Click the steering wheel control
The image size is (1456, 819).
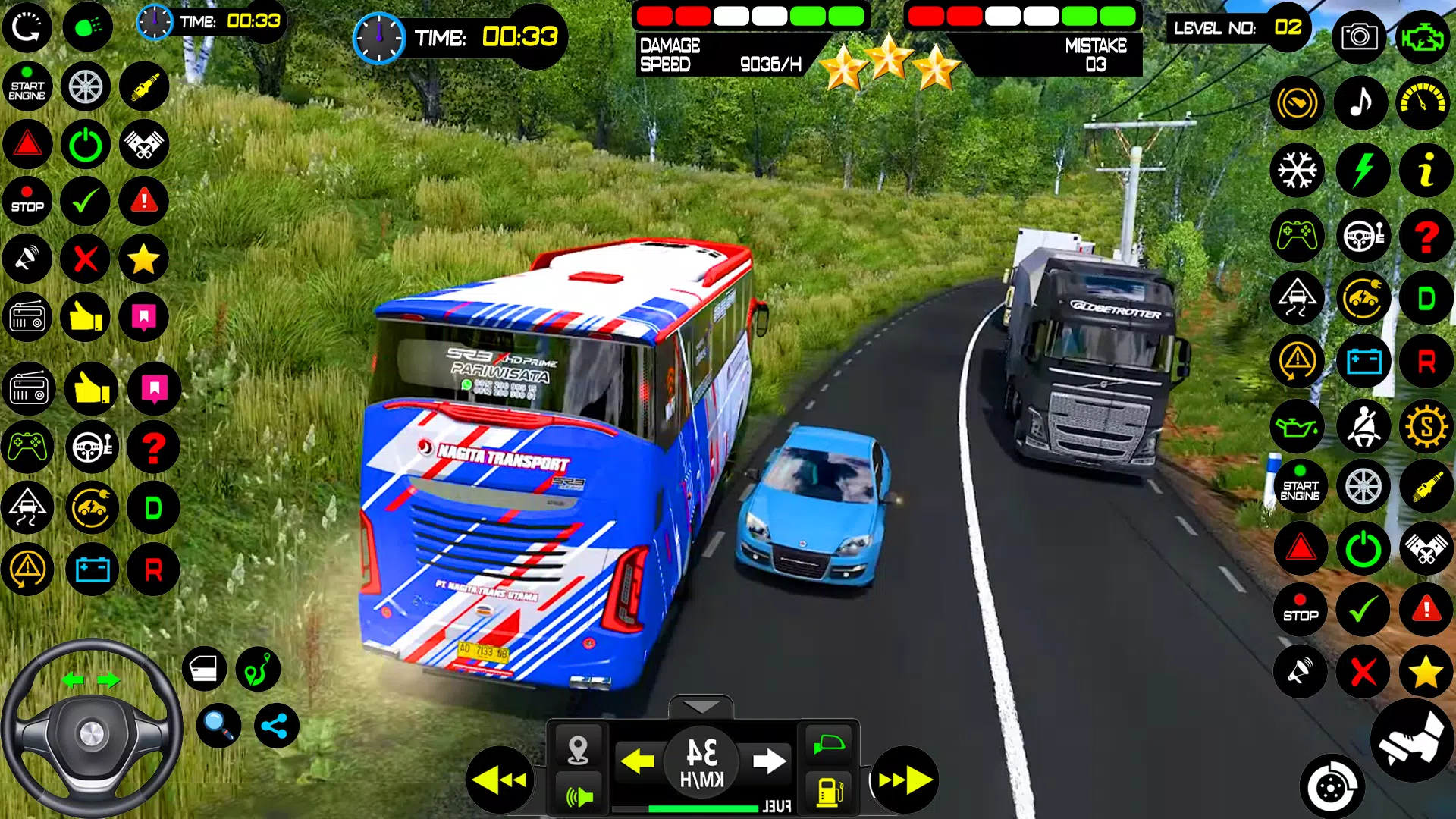point(91,730)
